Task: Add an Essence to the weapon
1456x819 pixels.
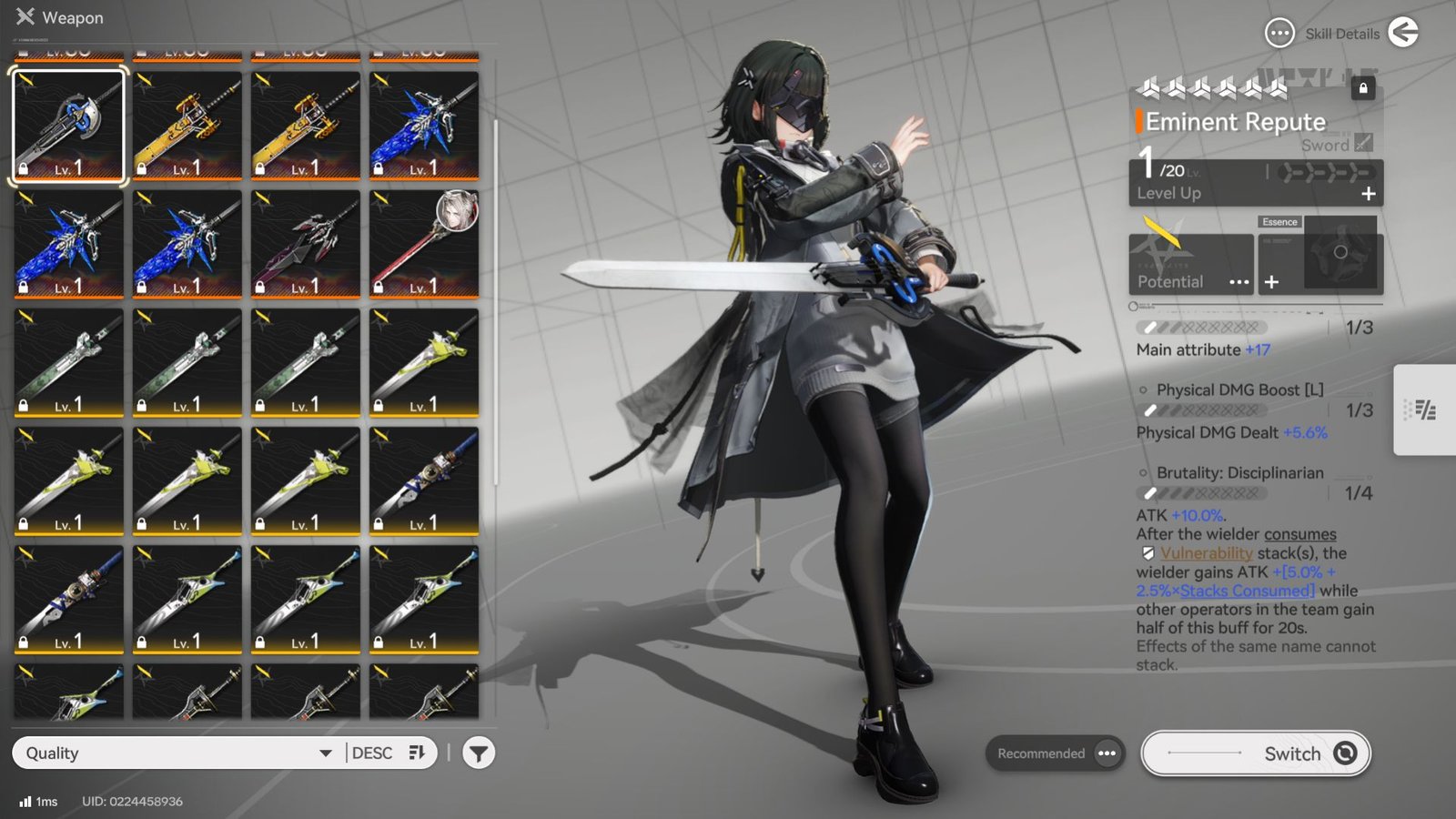Action: [1271, 282]
